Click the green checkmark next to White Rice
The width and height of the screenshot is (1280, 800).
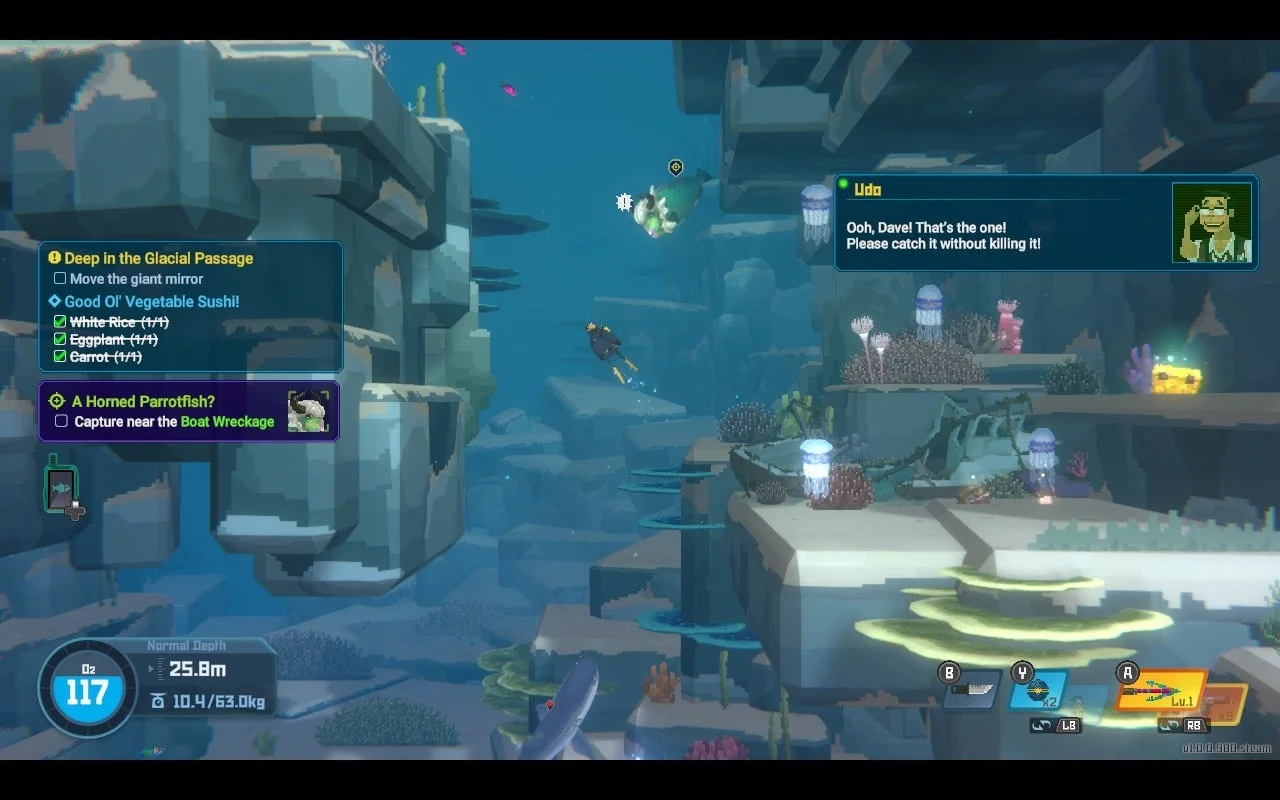click(x=58, y=321)
